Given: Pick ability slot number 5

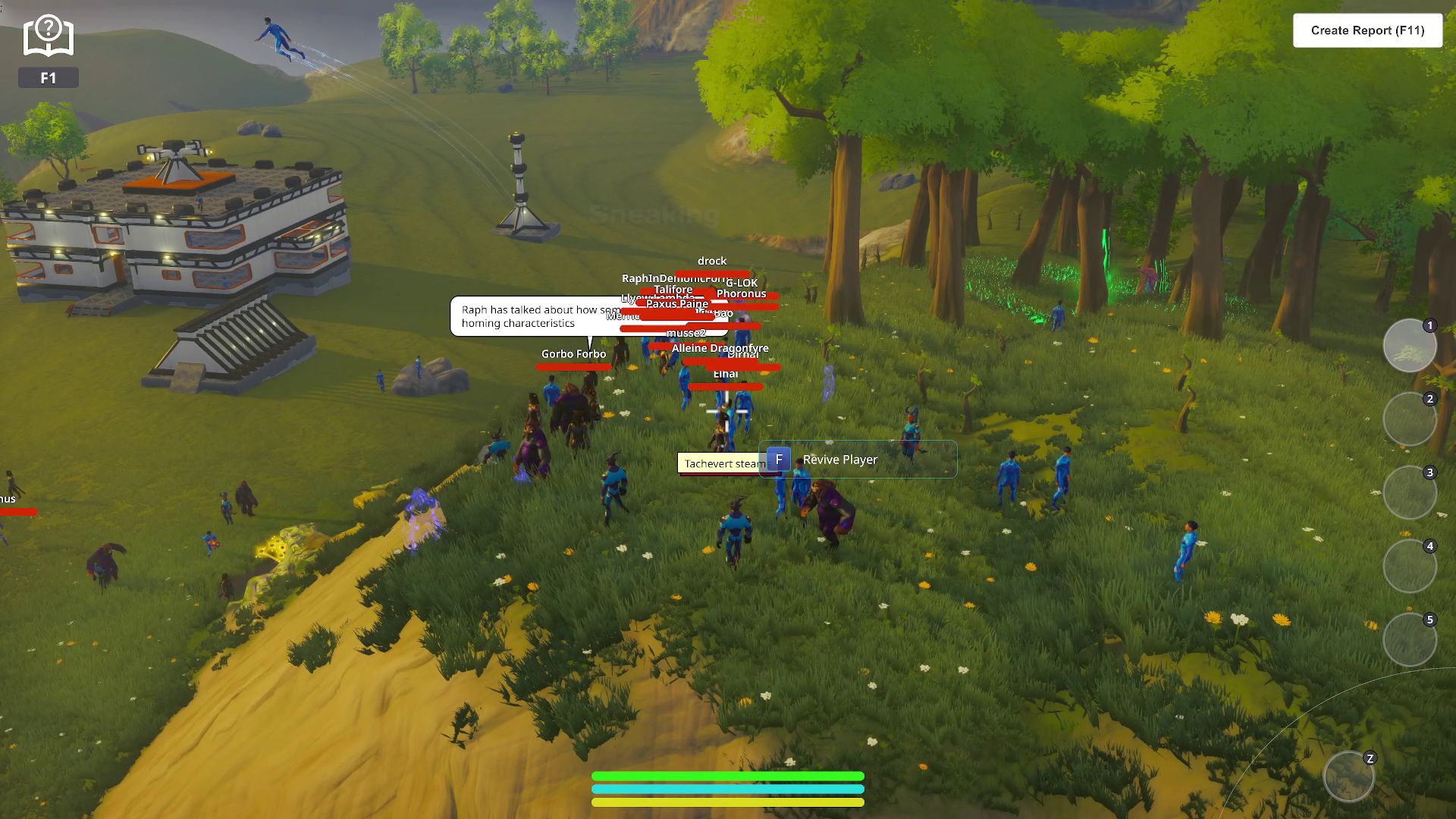Looking at the screenshot, I should (x=1409, y=640).
